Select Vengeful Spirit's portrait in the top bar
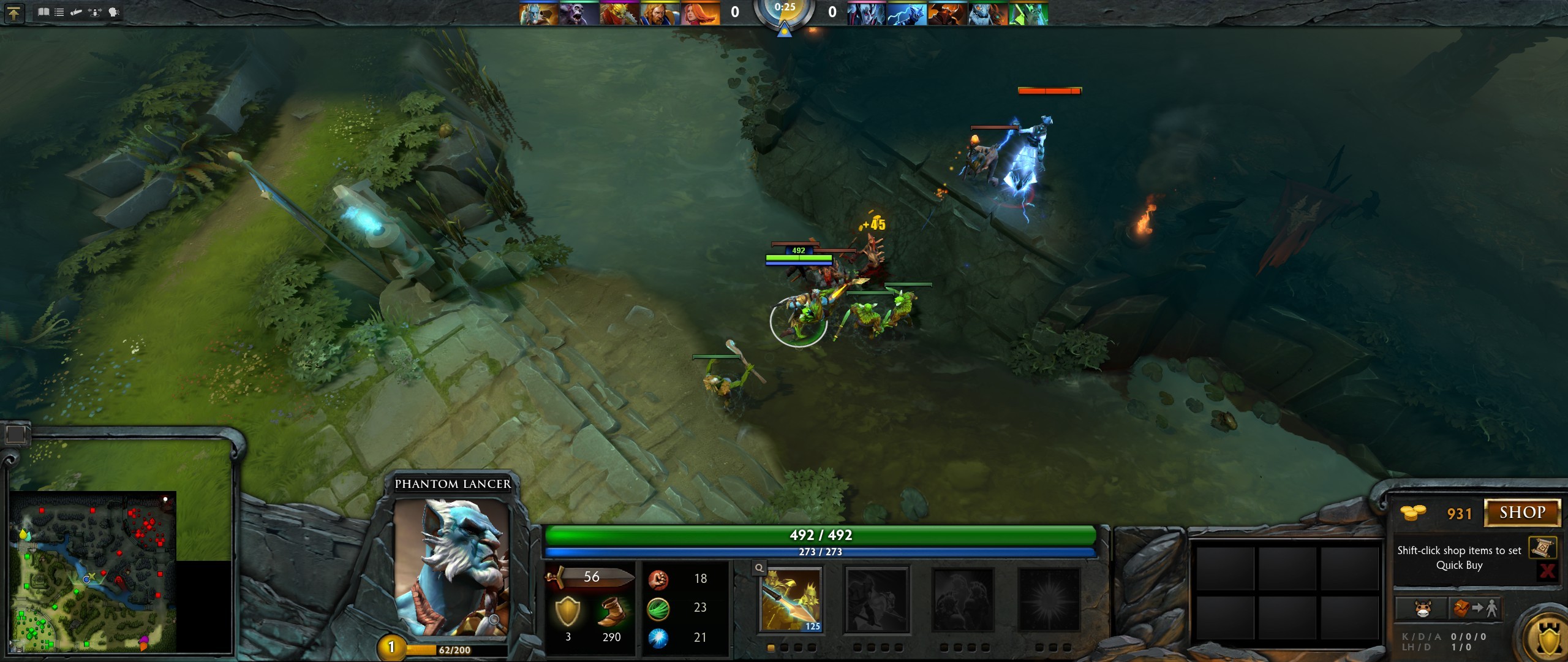Viewport: 1568px width, 662px height. [866, 13]
